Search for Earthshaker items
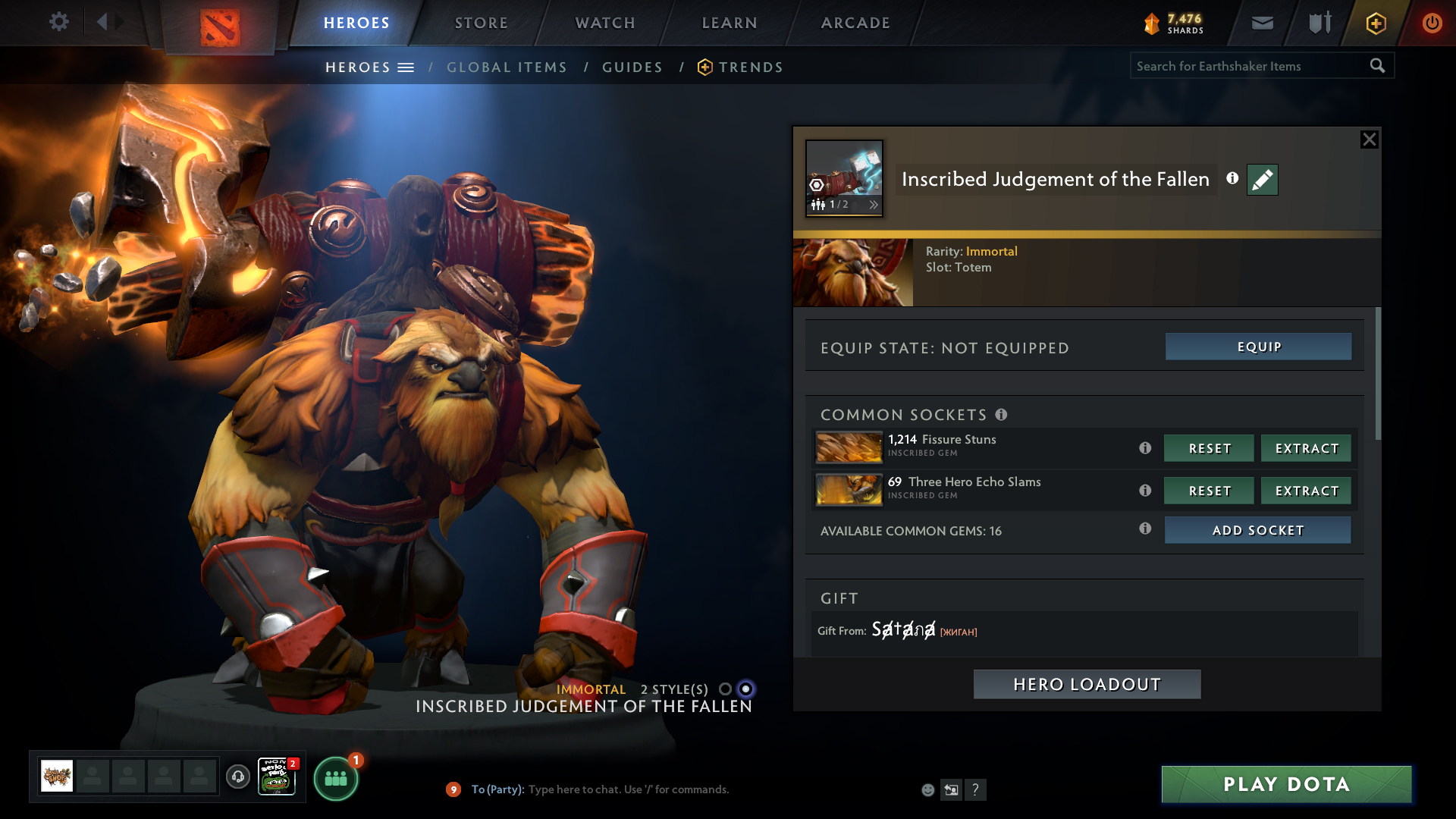The height and width of the screenshot is (819, 1456). point(1249,66)
